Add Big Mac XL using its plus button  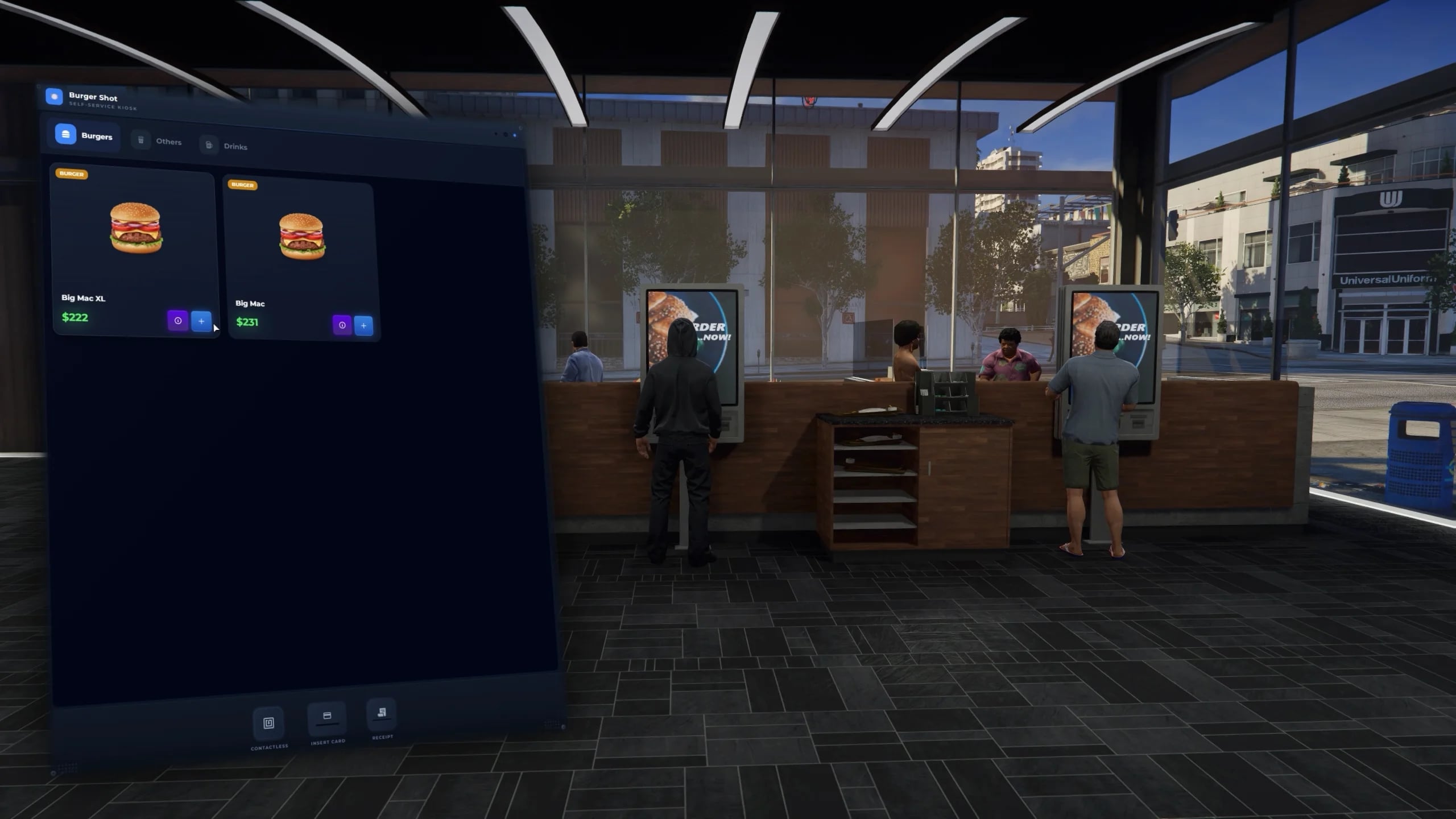tap(202, 321)
